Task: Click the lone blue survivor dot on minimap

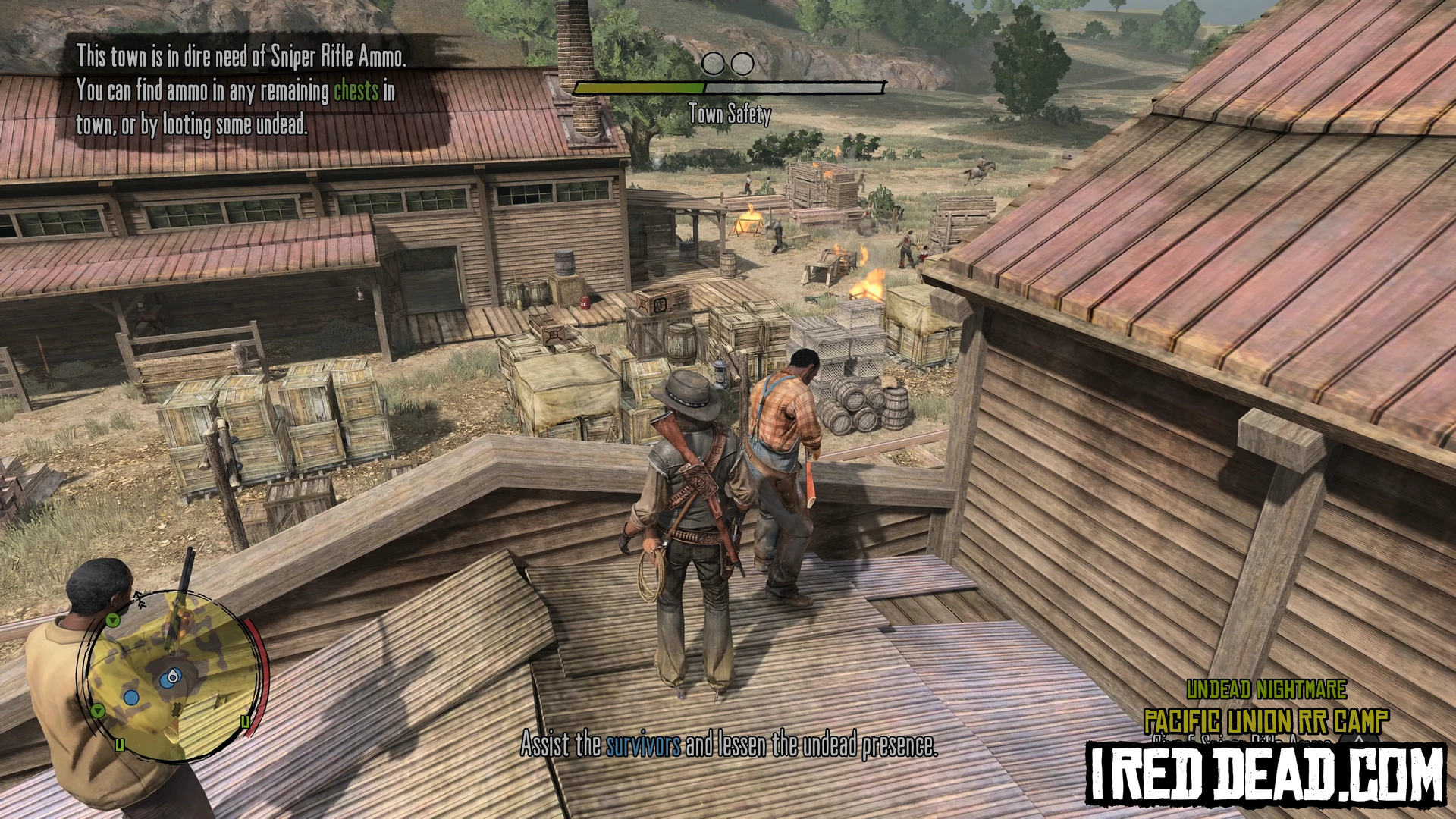Action: click(131, 697)
